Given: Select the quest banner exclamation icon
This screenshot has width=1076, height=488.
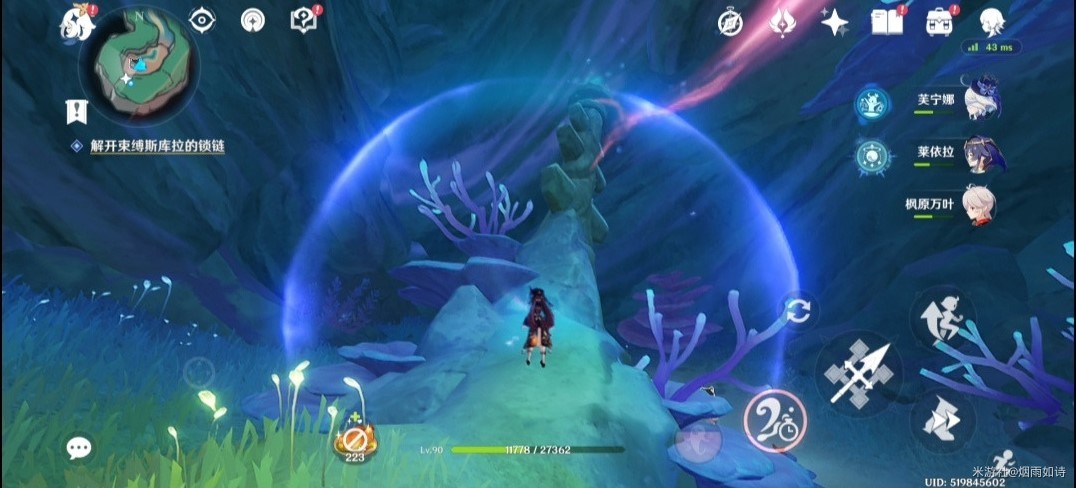Looking at the screenshot, I should click(x=74, y=110).
